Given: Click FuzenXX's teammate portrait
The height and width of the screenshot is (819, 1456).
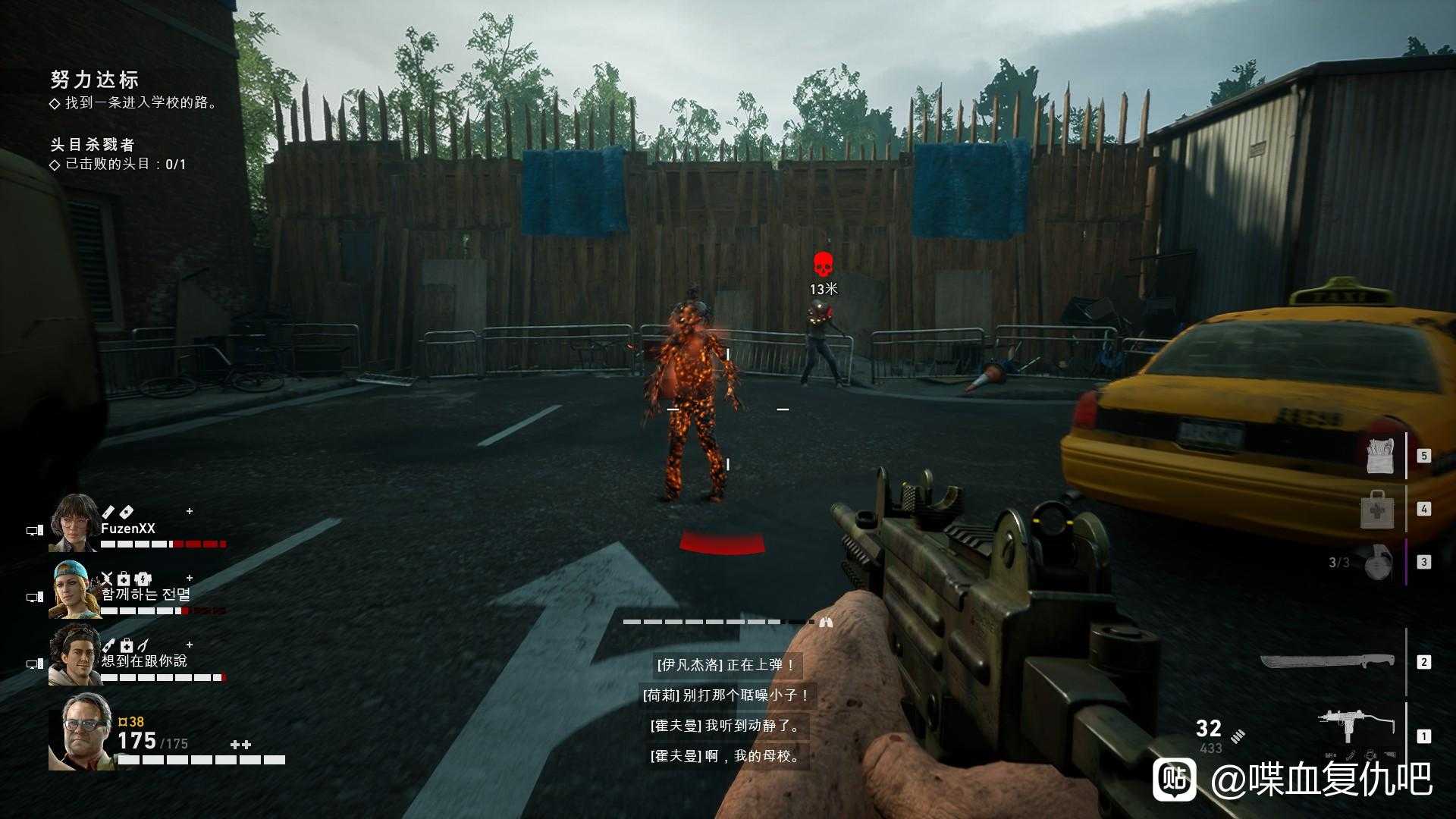Looking at the screenshot, I should [x=74, y=523].
